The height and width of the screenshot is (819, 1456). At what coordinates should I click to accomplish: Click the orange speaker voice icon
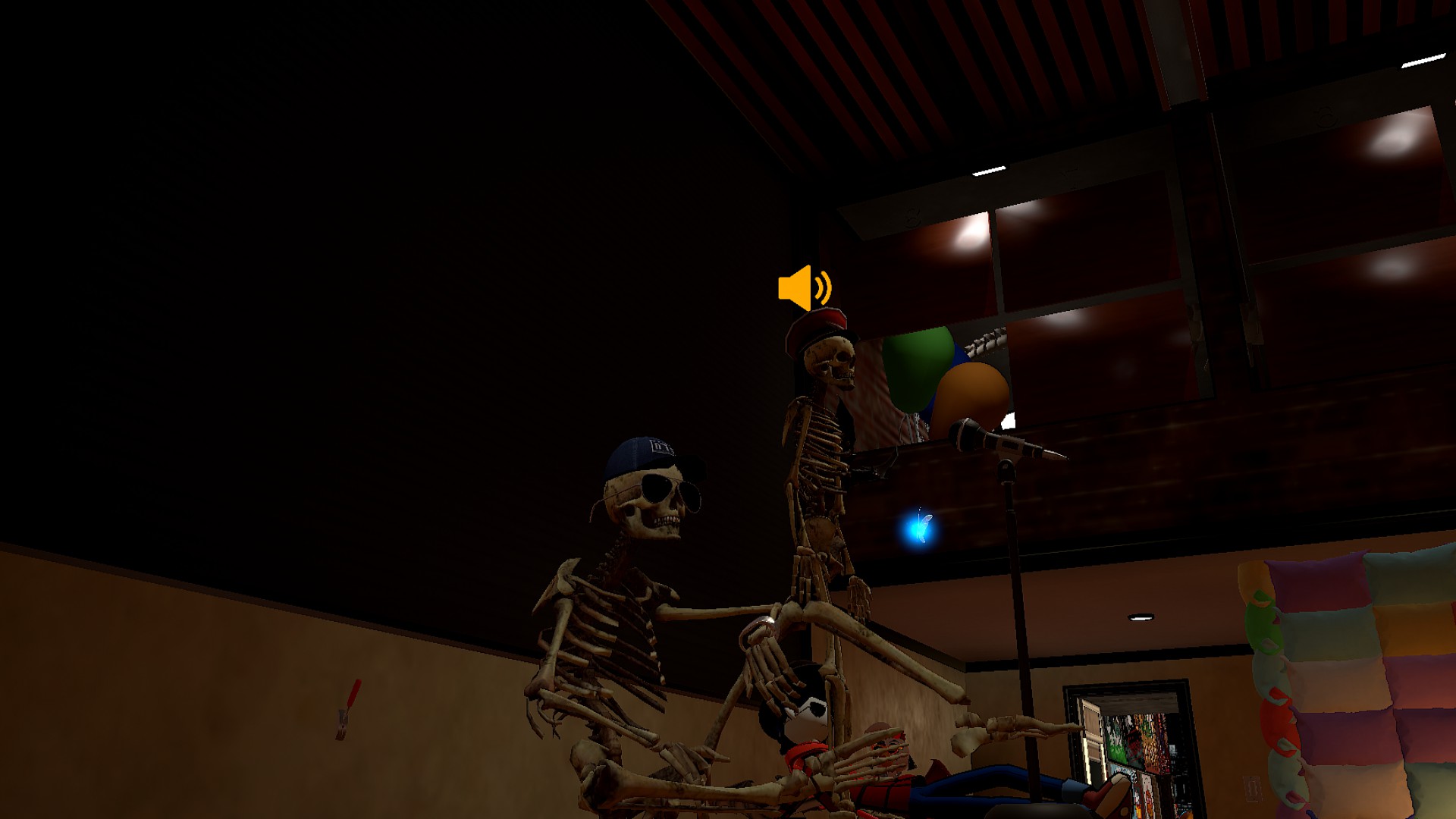(x=804, y=288)
